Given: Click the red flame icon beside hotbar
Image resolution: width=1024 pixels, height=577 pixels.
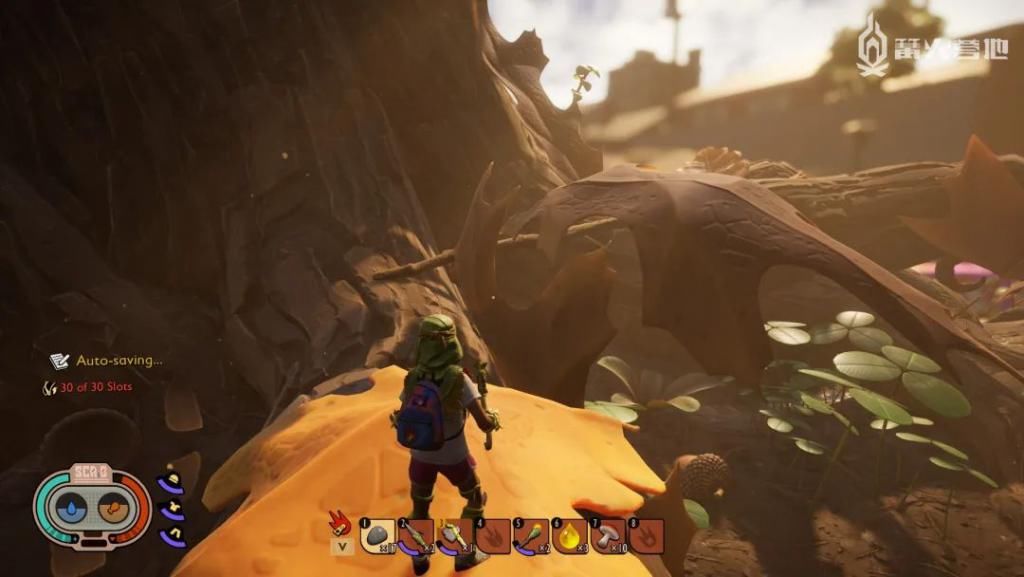Looking at the screenshot, I should 340,523.
